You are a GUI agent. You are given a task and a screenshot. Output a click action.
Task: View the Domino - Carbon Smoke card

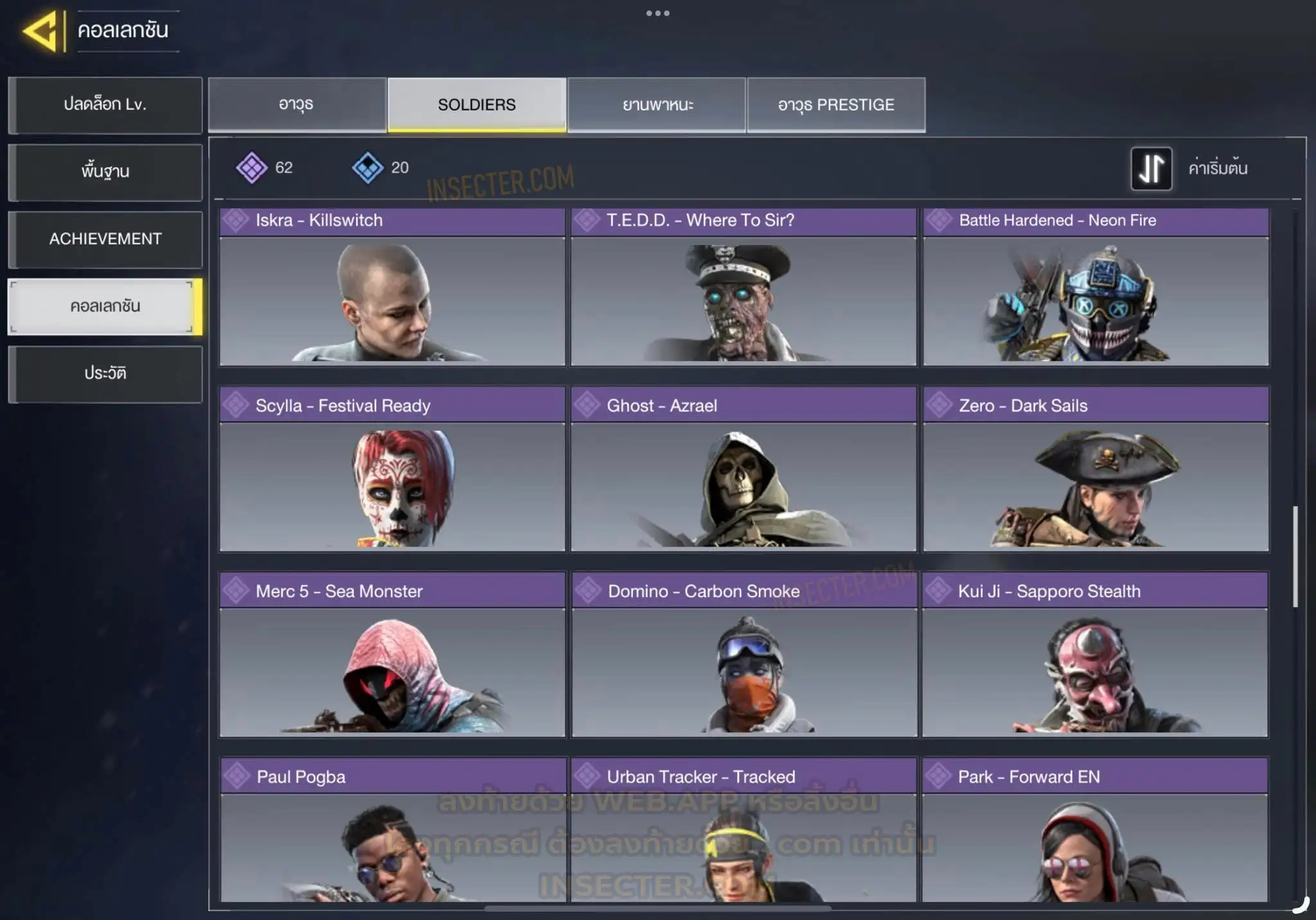[743, 655]
